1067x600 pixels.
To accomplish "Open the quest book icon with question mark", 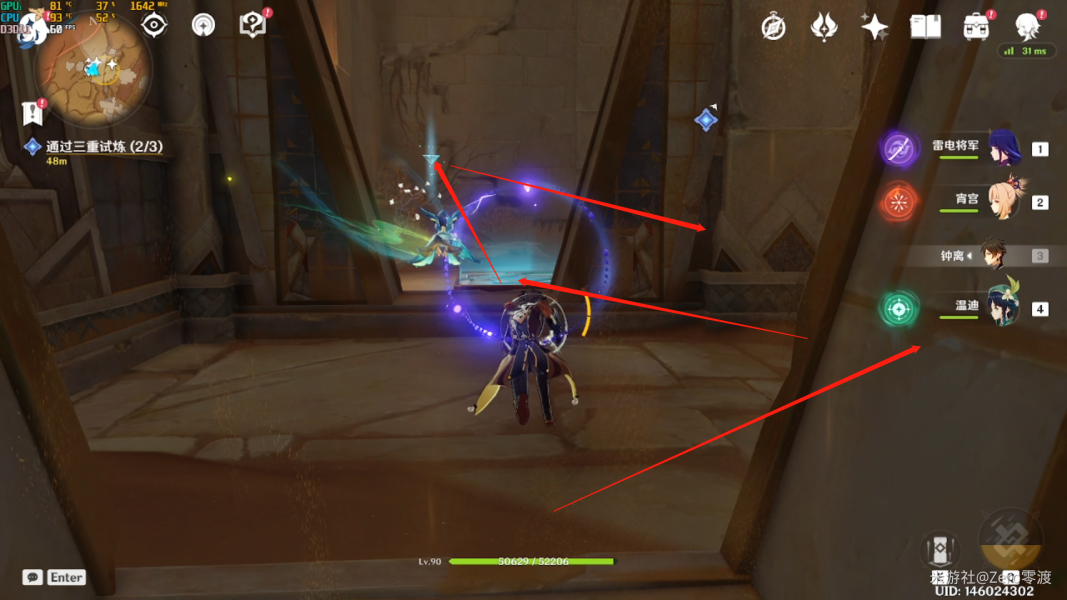I will (x=253, y=24).
